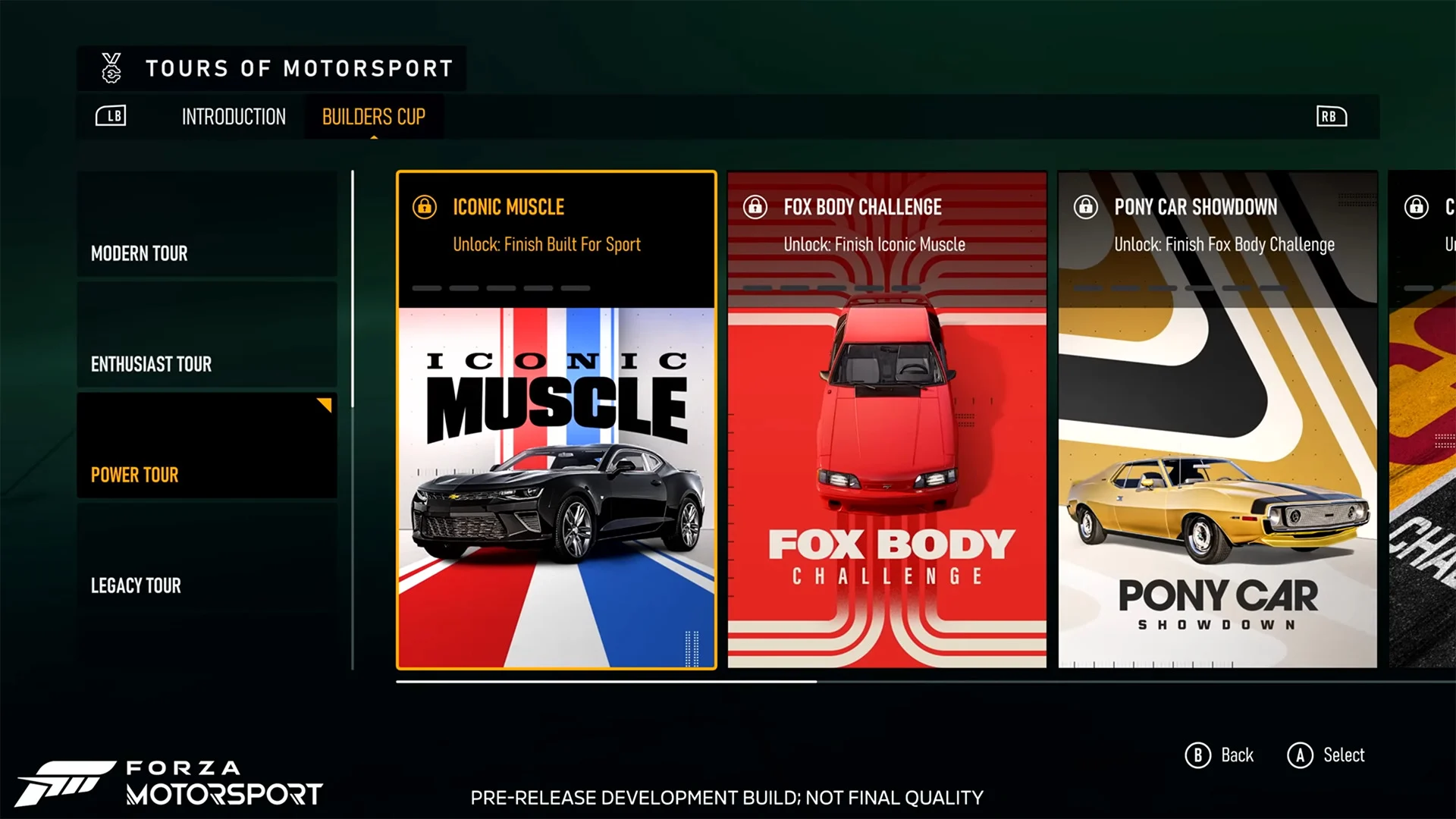Select the partially visible card after Pony Car Showdown
This screenshot has width=1456, height=819.
1423,420
